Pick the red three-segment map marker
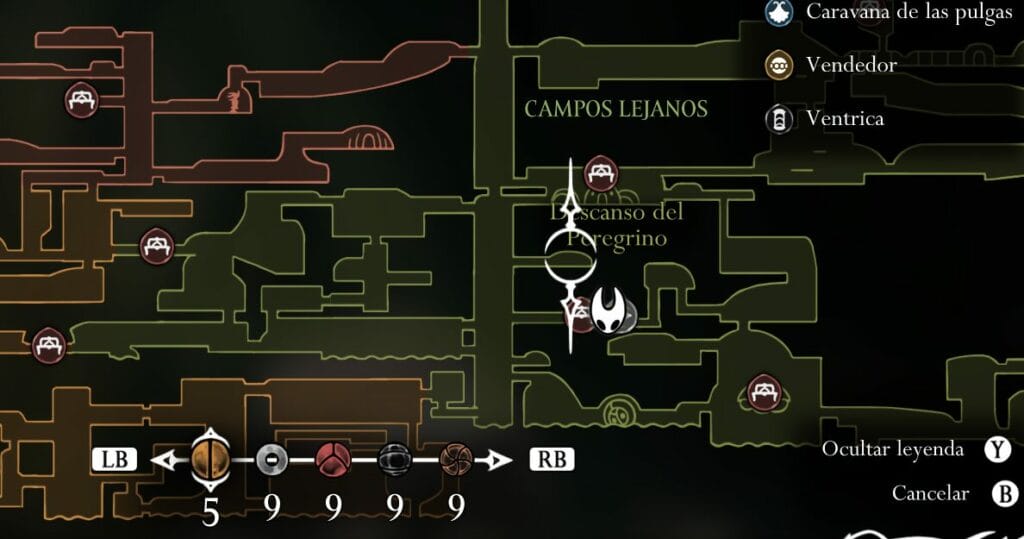This screenshot has width=1024, height=539. [x=333, y=460]
